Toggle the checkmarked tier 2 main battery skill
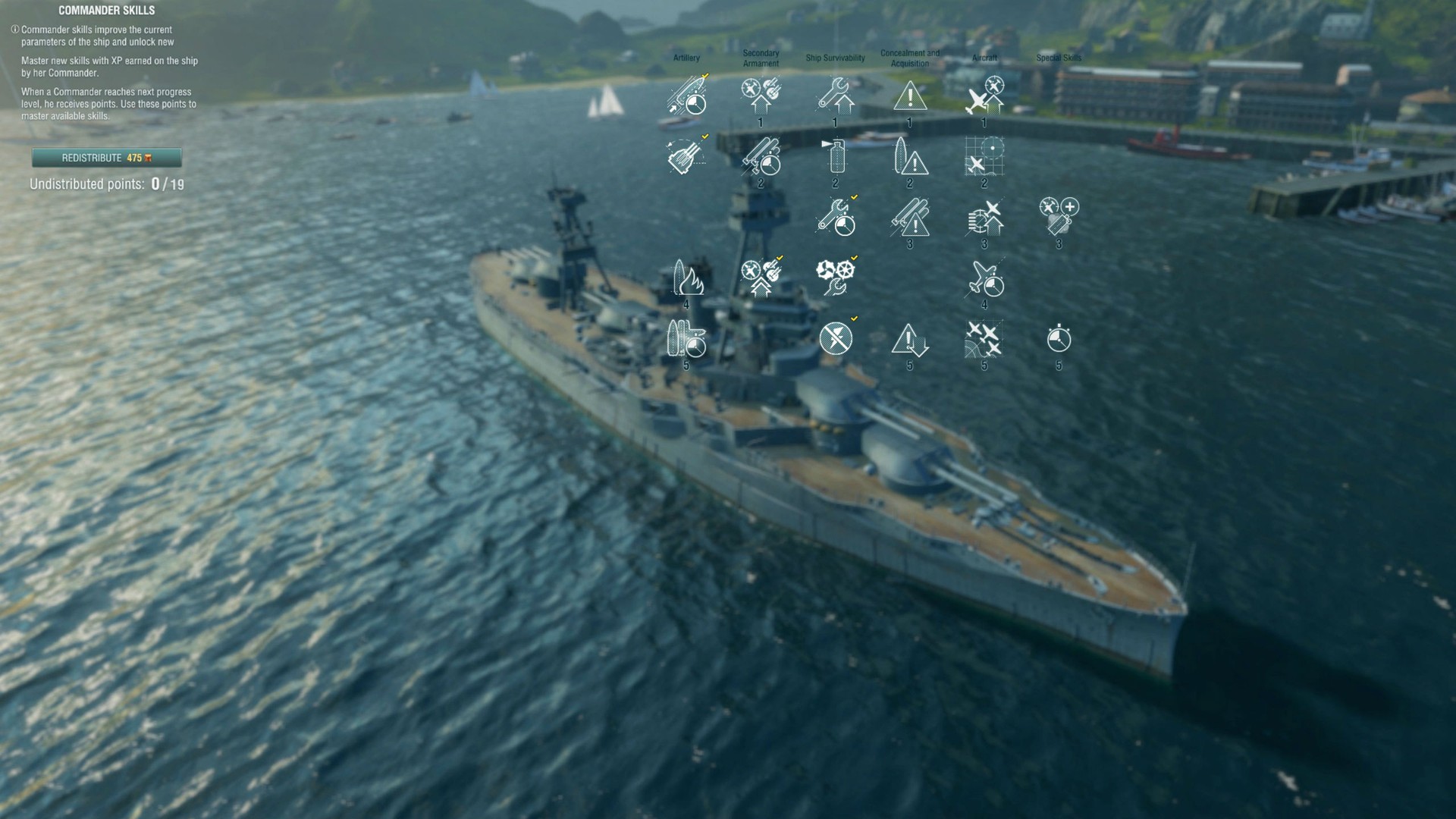Screen dimensions: 1456x819 click(x=763, y=159)
